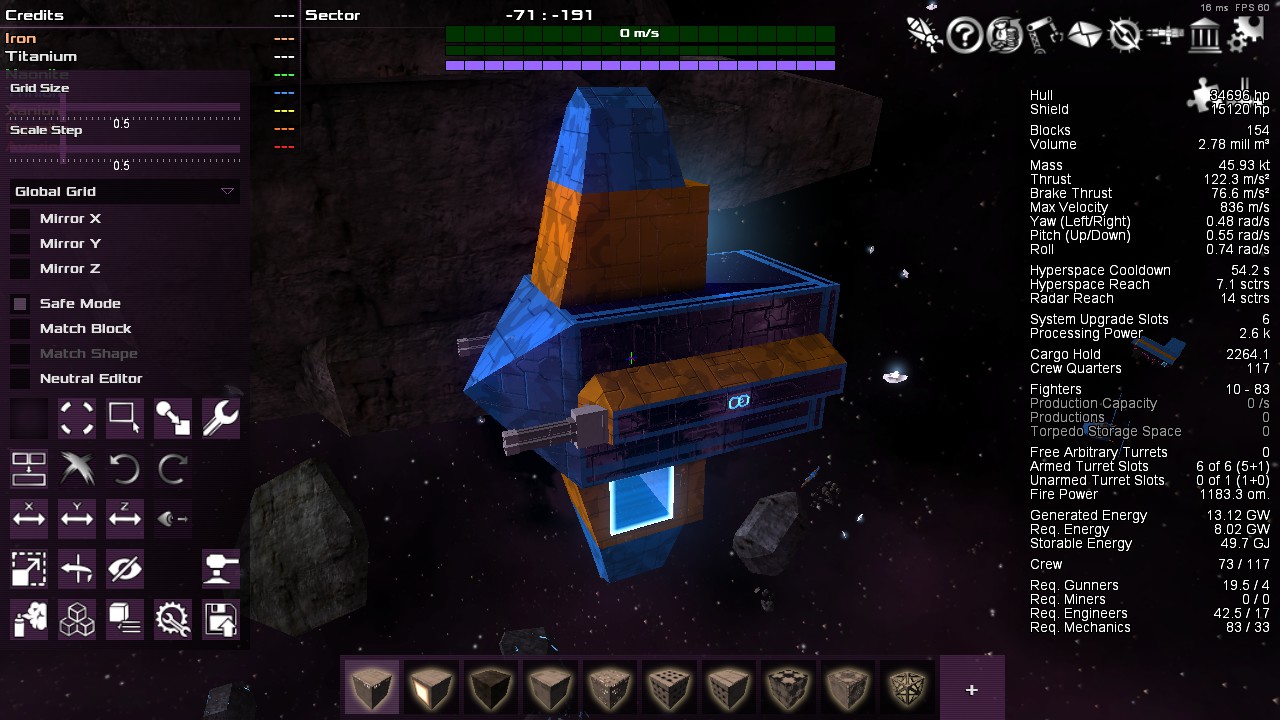This screenshot has height=720, width=1280.
Task: Activate the paint spray can tool
Action: point(29,620)
